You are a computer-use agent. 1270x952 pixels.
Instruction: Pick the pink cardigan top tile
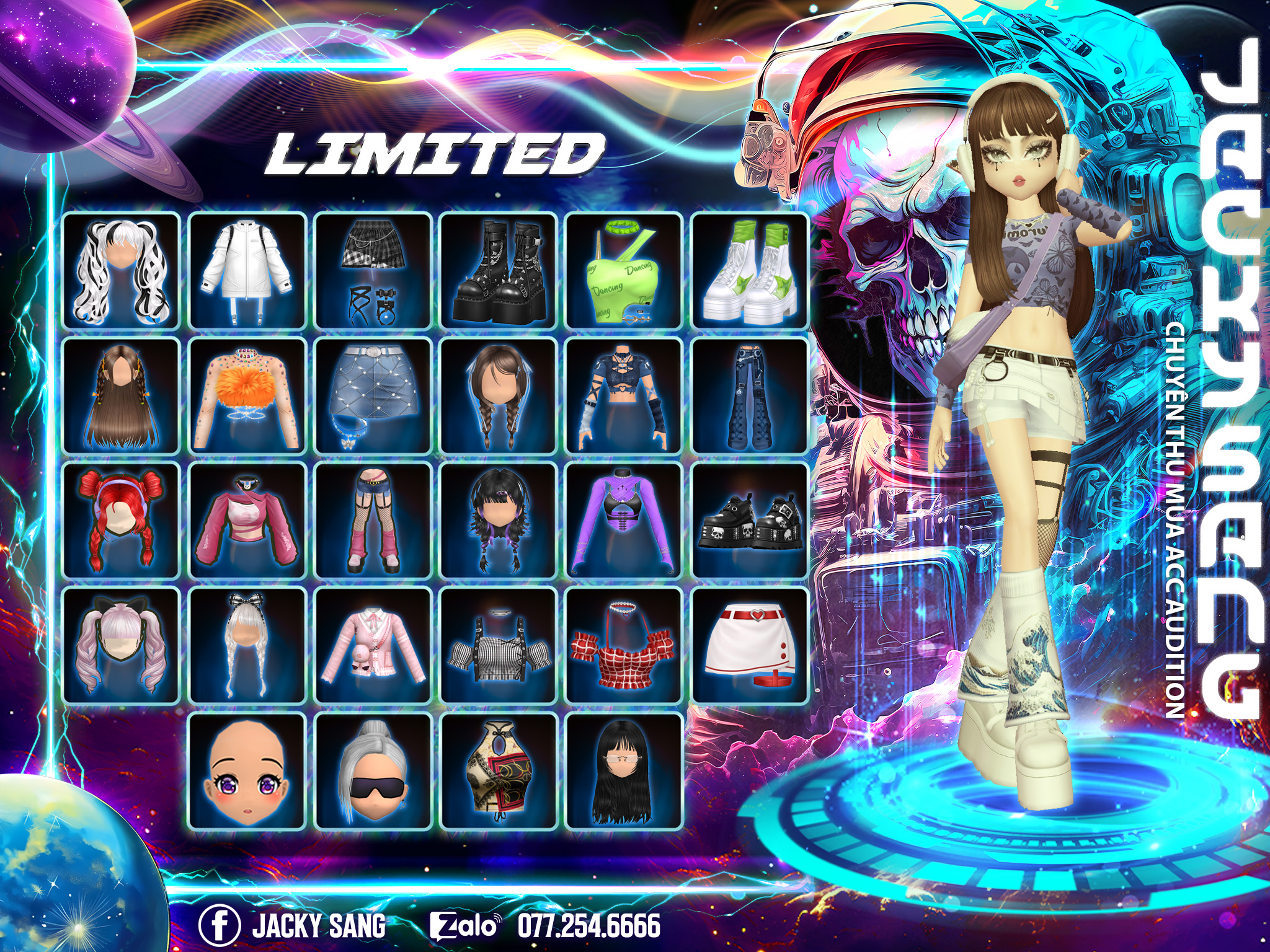373,646
